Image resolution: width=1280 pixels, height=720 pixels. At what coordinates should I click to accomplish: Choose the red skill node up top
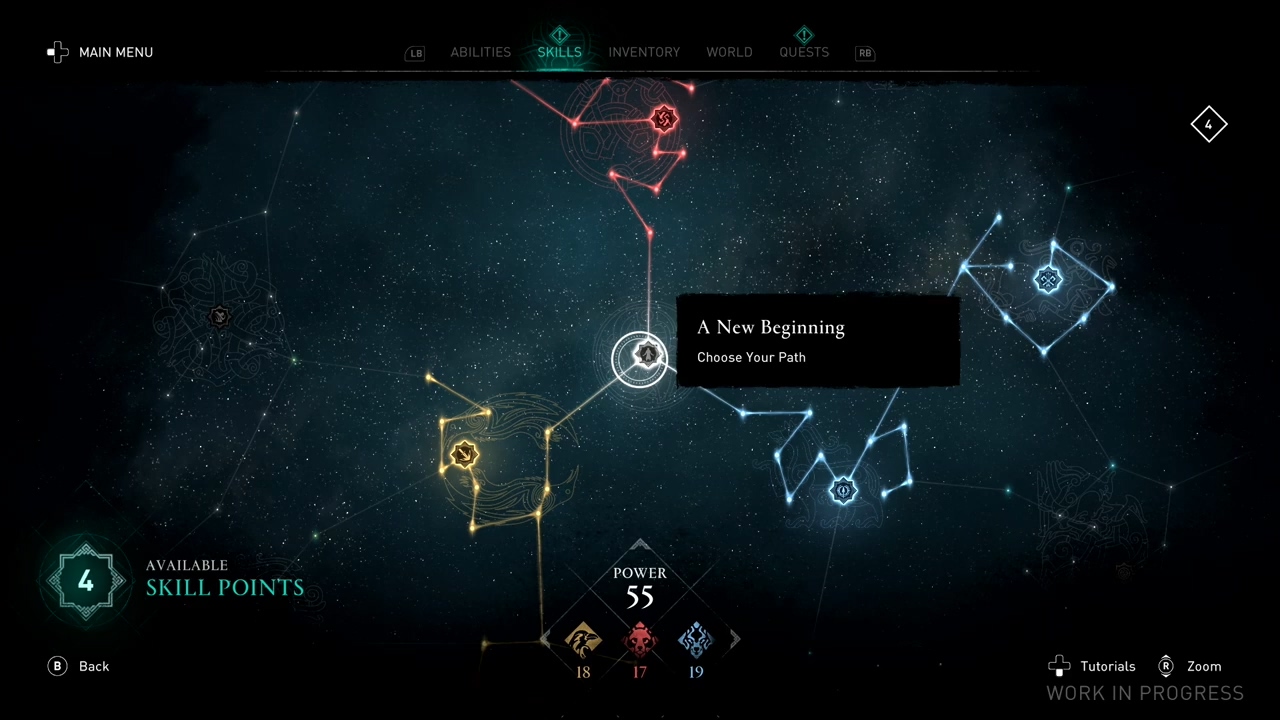663,120
